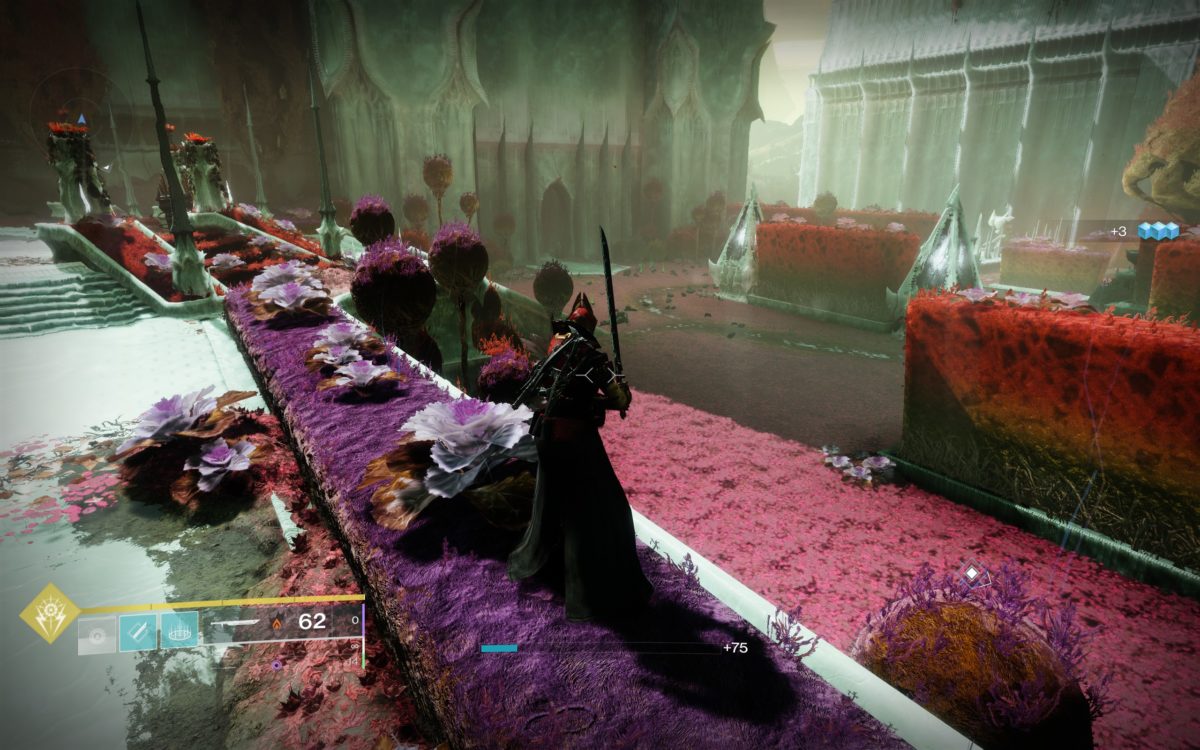This screenshot has height=750, width=1200.
Task: Trigger the class ability rift icon
Action: coord(179,632)
